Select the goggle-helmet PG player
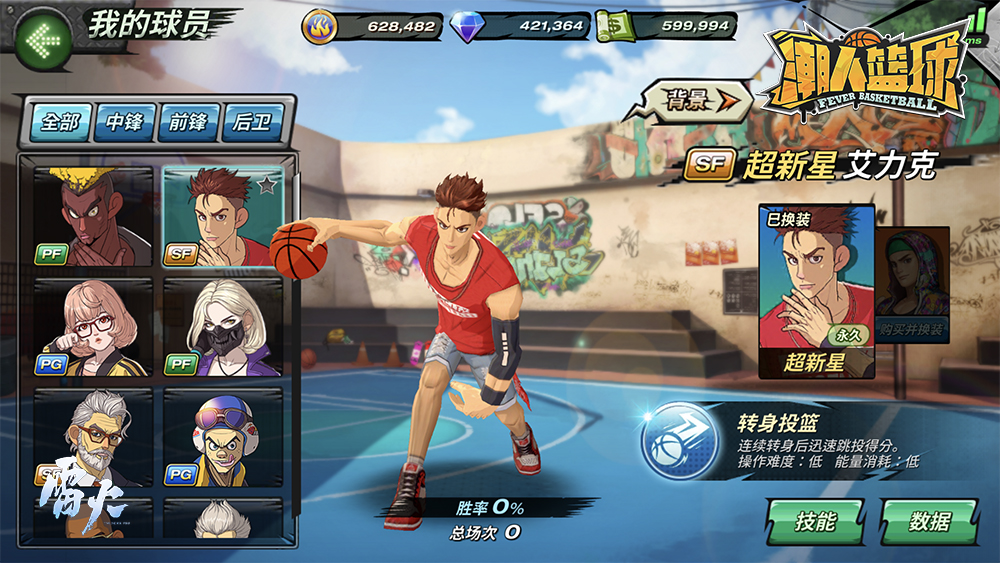1000x563 pixels. 223,438
